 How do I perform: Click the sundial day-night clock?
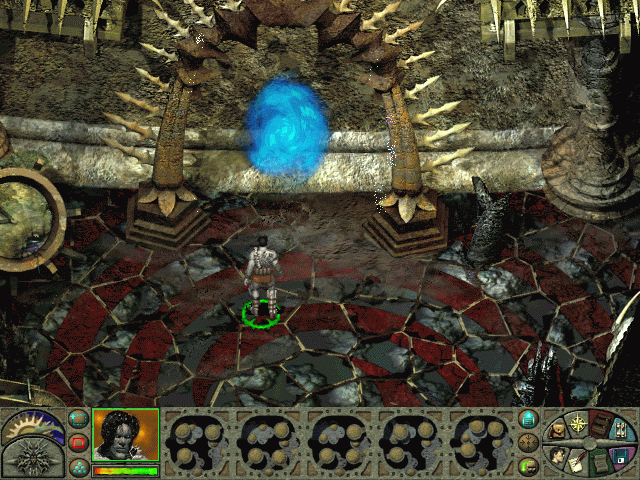point(32,425)
